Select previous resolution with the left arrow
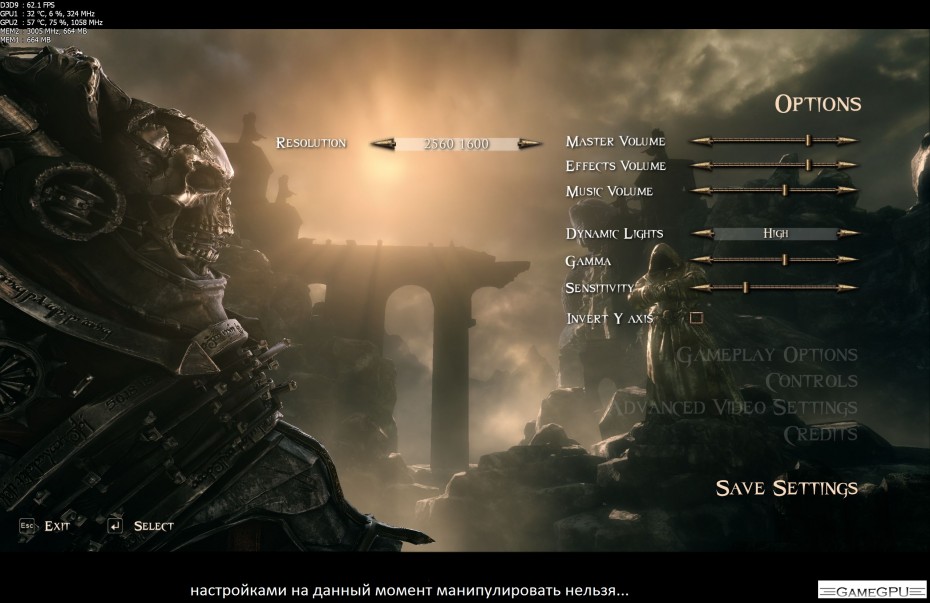The width and height of the screenshot is (930, 603). point(383,144)
